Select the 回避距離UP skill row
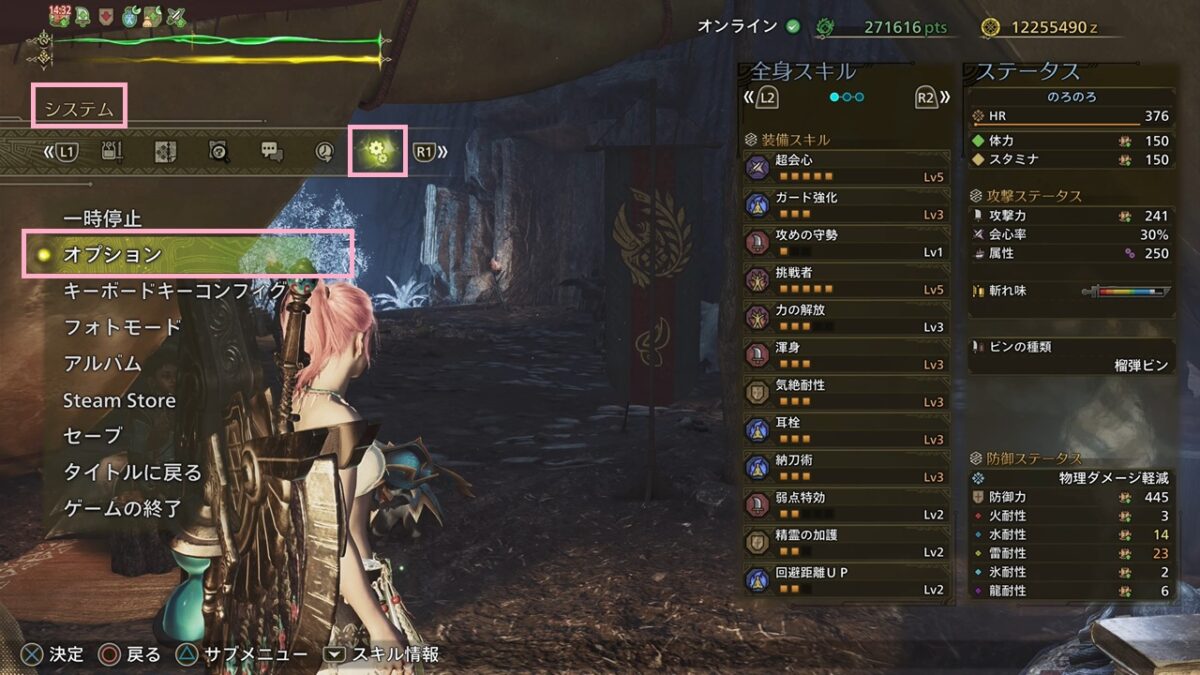This screenshot has width=1200, height=675. 846,580
